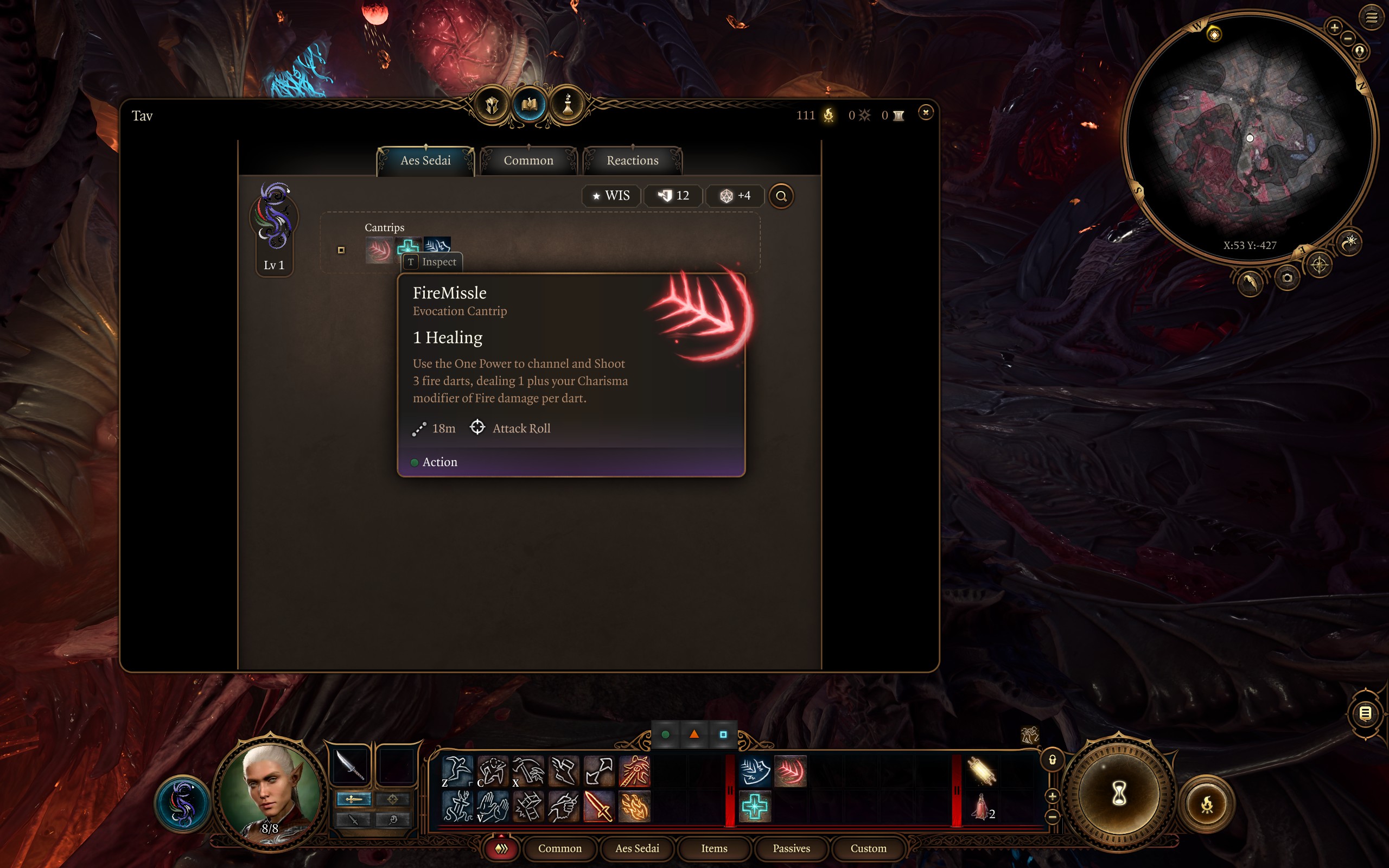Open the chess piece panel icon
The width and height of the screenshot is (1389, 868).
(568, 105)
